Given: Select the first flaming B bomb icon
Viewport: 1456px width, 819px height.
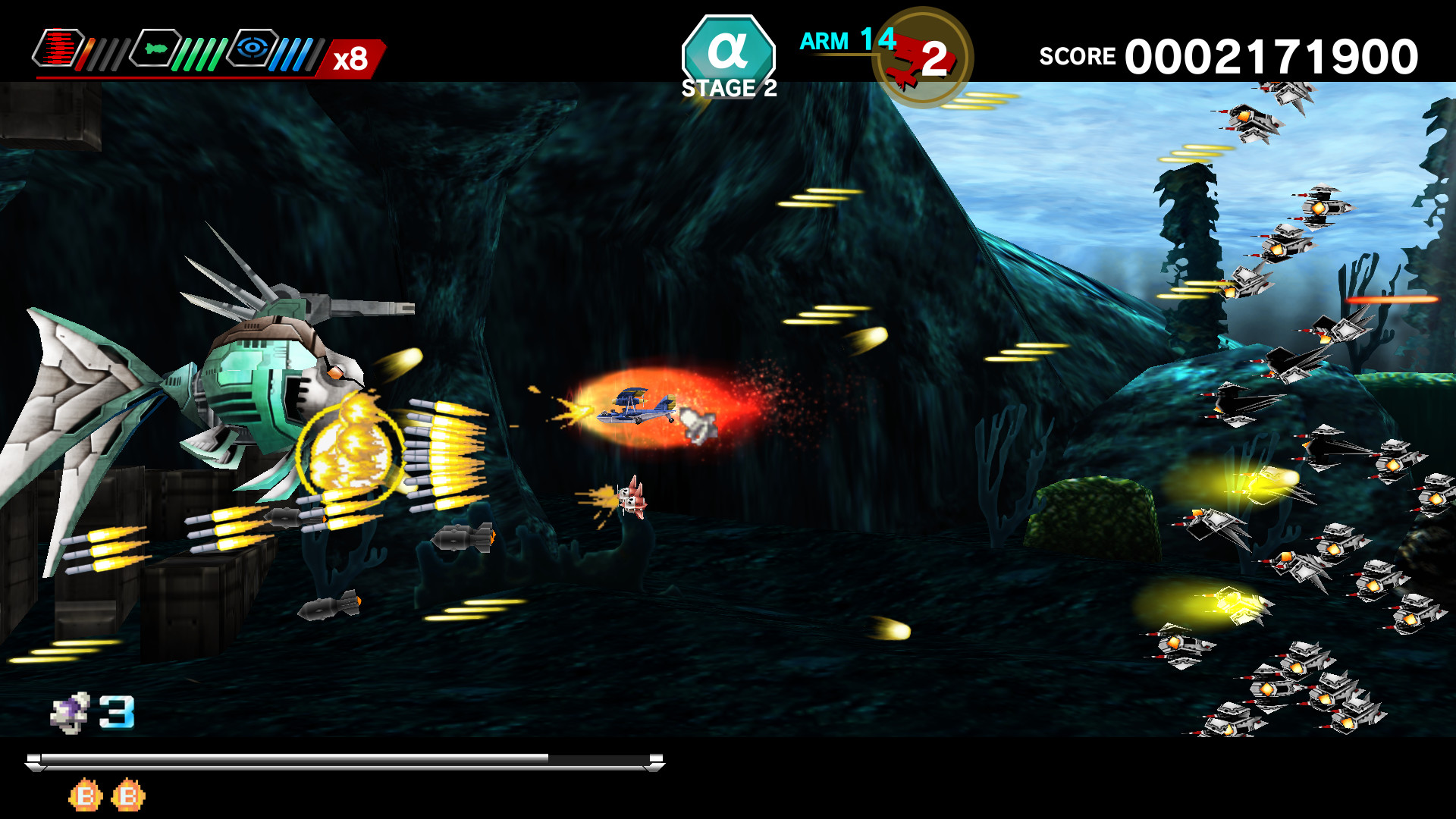Looking at the screenshot, I should [83, 795].
